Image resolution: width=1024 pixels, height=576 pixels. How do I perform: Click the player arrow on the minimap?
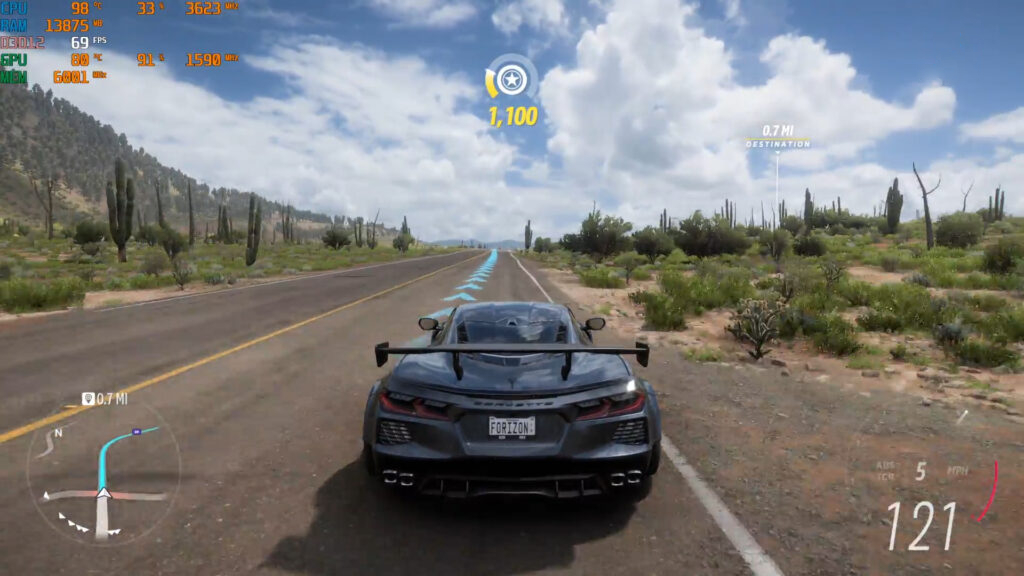coord(103,493)
